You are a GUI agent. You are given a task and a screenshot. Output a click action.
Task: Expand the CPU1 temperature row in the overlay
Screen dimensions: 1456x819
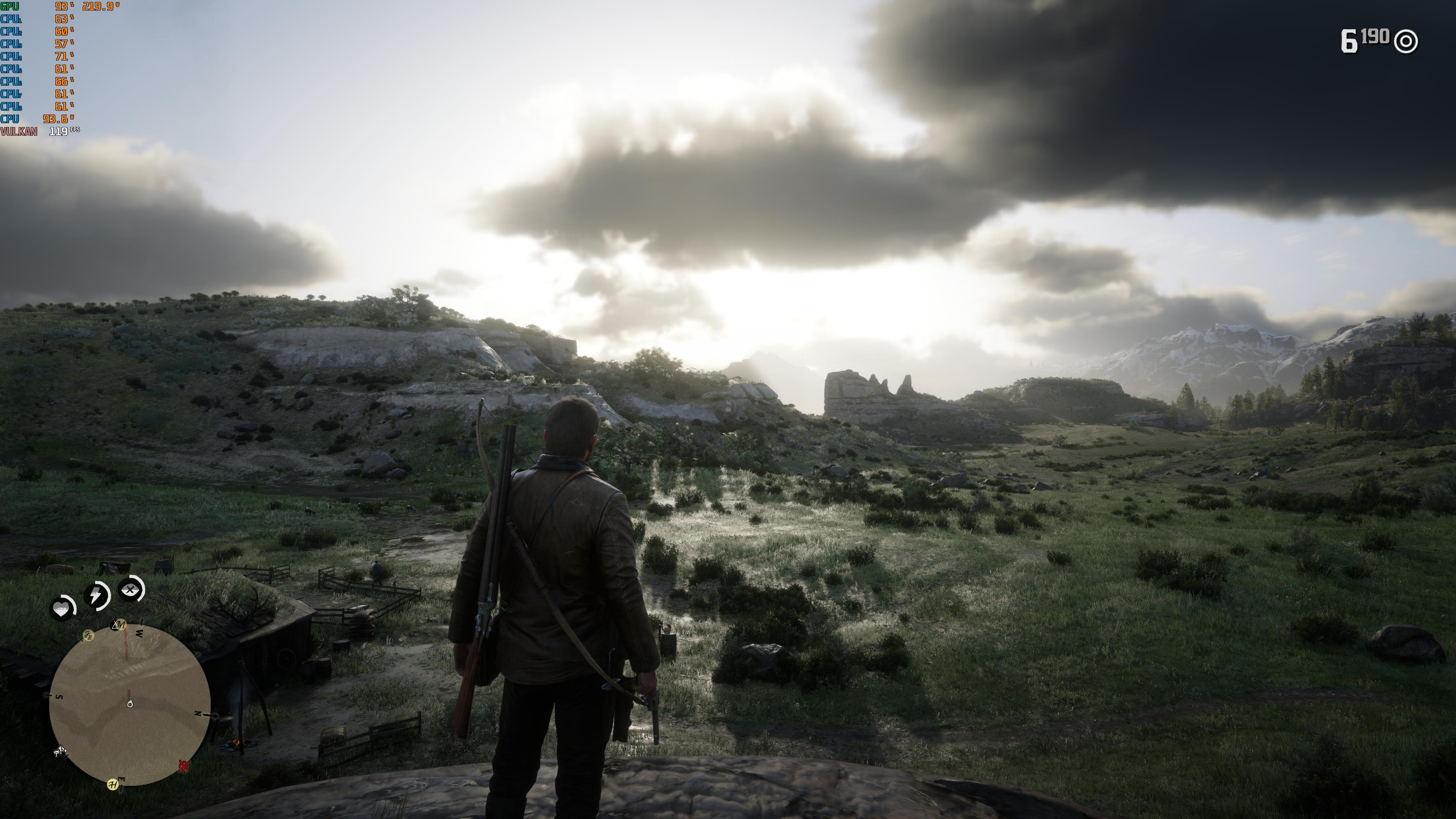(11, 20)
